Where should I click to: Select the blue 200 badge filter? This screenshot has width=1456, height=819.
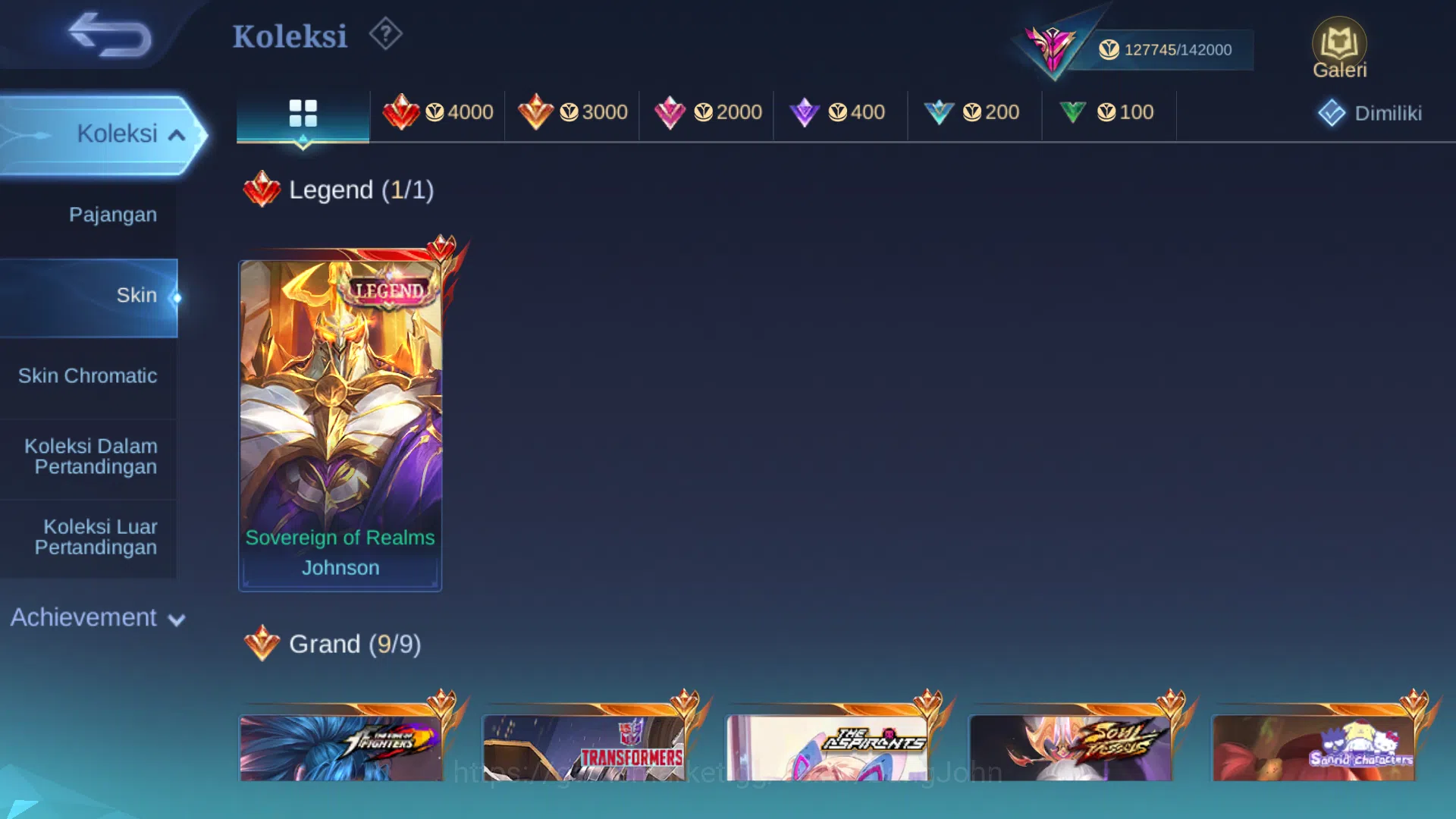pos(974,112)
